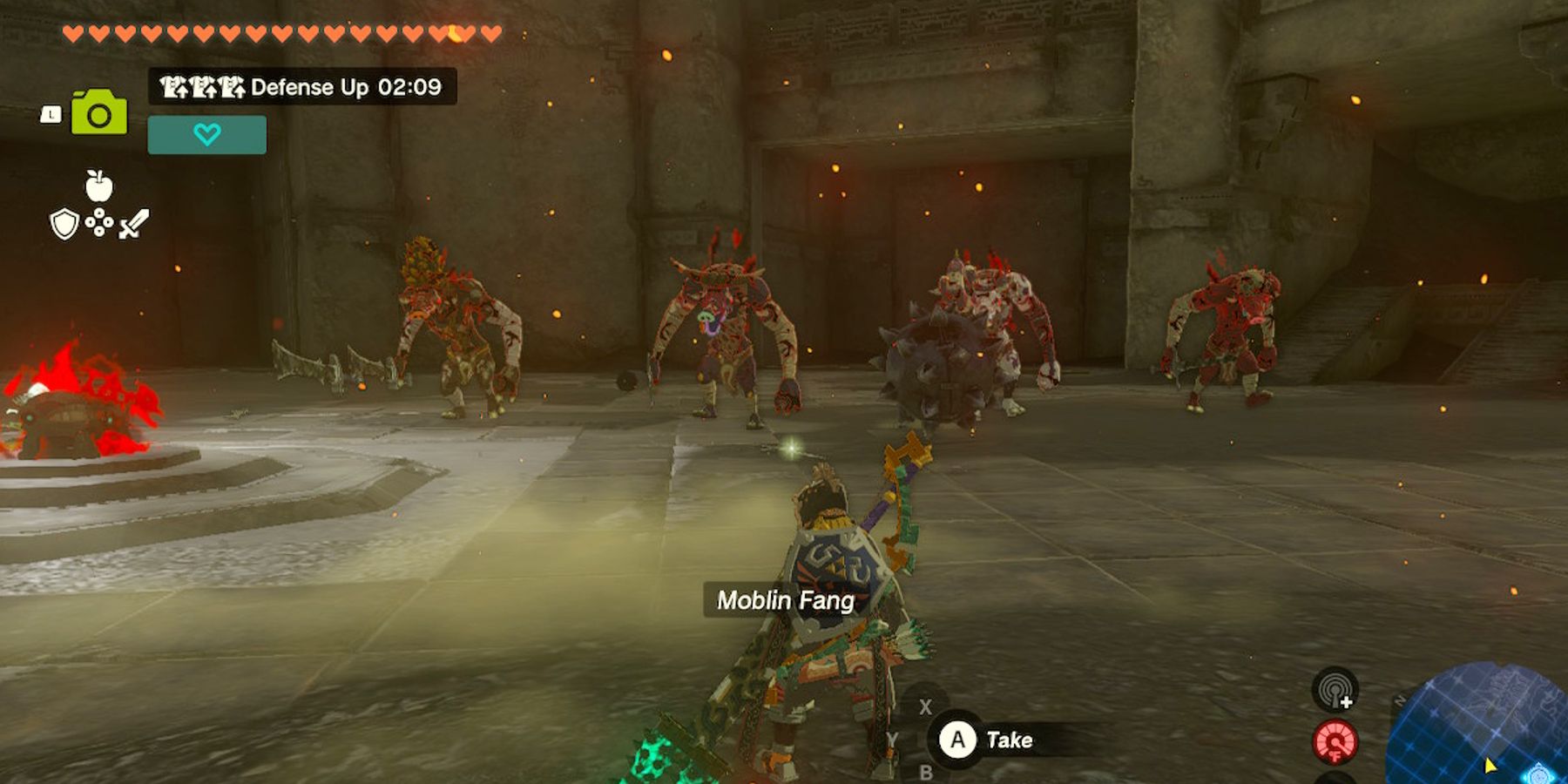Image resolution: width=1568 pixels, height=784 pixels.
Task: Click the yellow player arrow on the minimap
Action: pos(1490,767)
